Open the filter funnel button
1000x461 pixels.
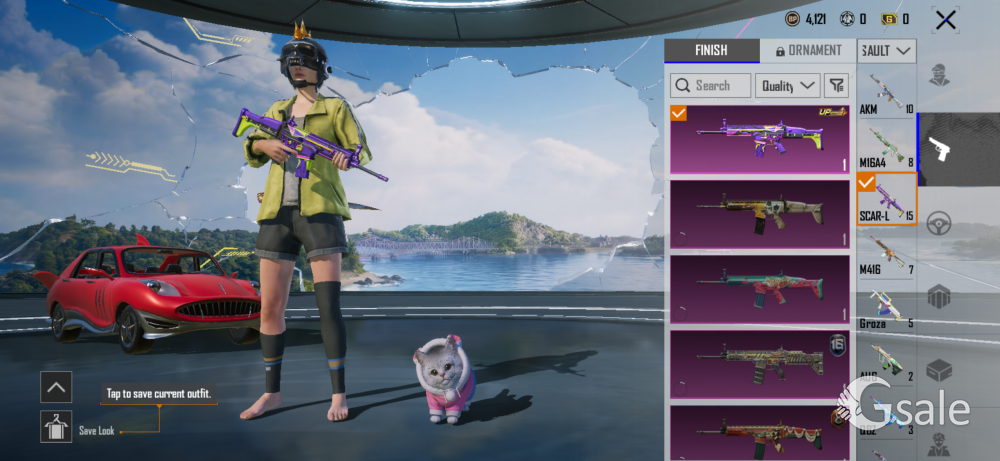(x=836, y=86)
